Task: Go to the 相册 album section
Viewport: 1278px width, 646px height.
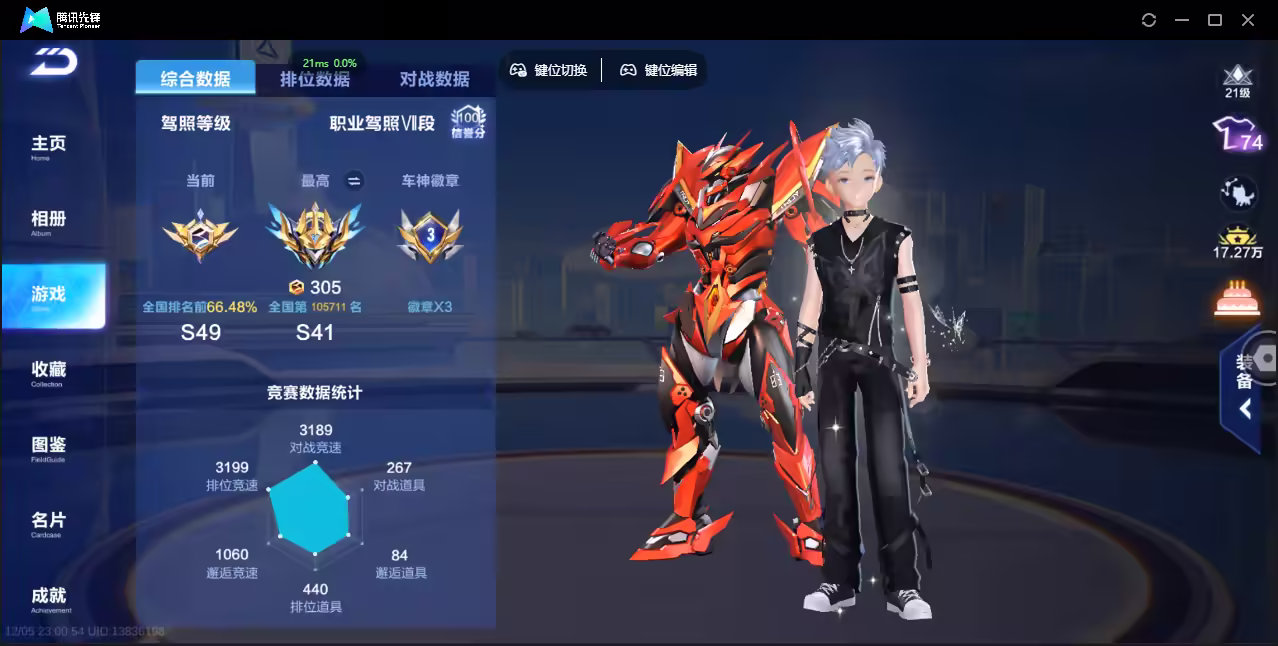Action: pyautogui.click(x=48, y=221)
